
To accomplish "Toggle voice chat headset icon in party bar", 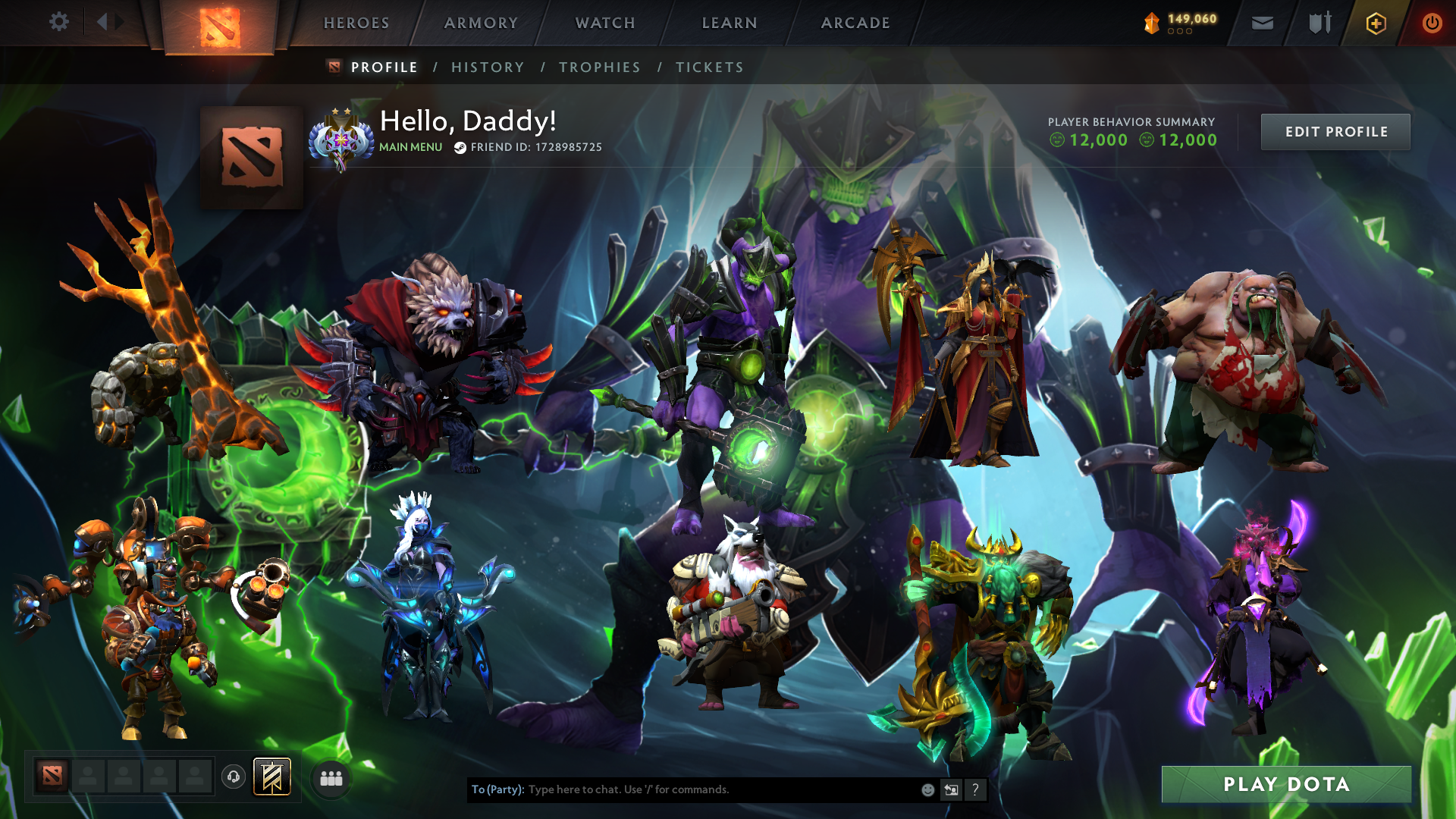I will pyautogui.click(x=233, y=777).
